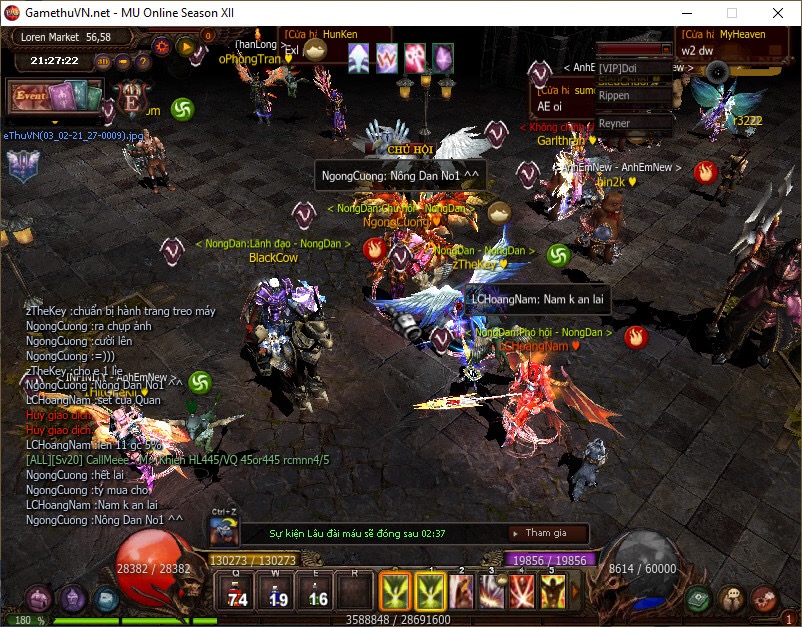Click the purple hooded character icon
The image size is (802, 627).
[72, 599]
